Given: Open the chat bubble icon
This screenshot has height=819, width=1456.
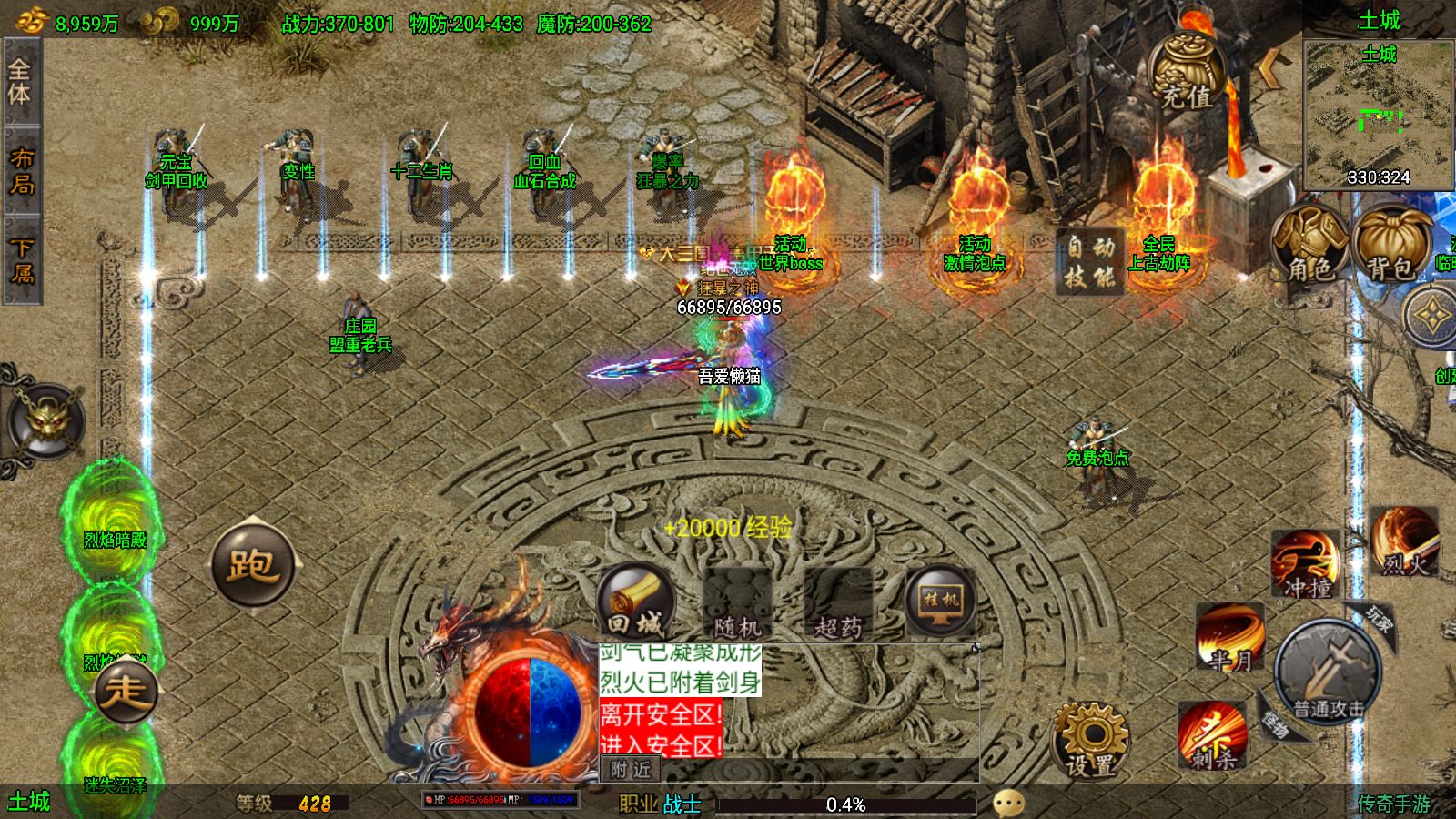Looking at the screenshot, I should tap(1008, 803).
